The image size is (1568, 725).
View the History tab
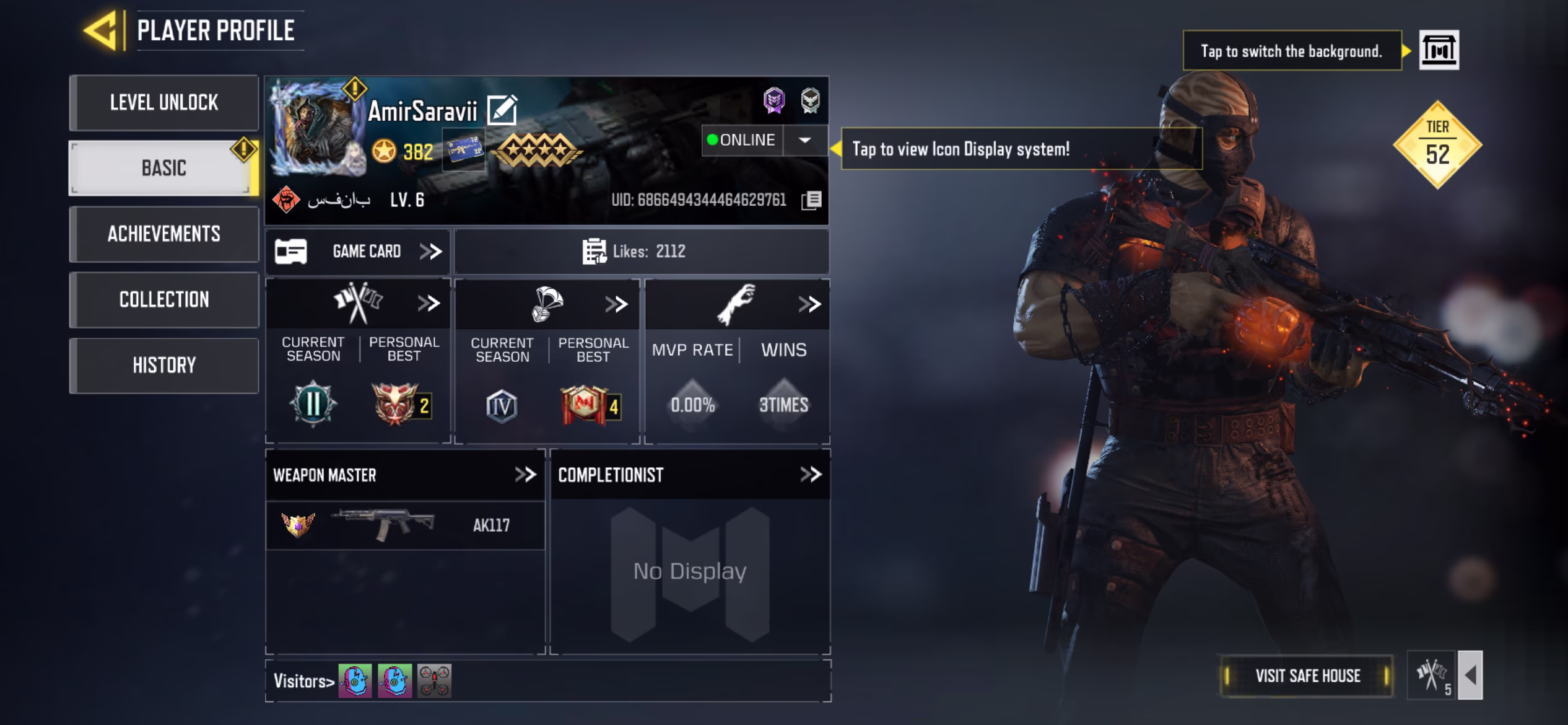163,366
